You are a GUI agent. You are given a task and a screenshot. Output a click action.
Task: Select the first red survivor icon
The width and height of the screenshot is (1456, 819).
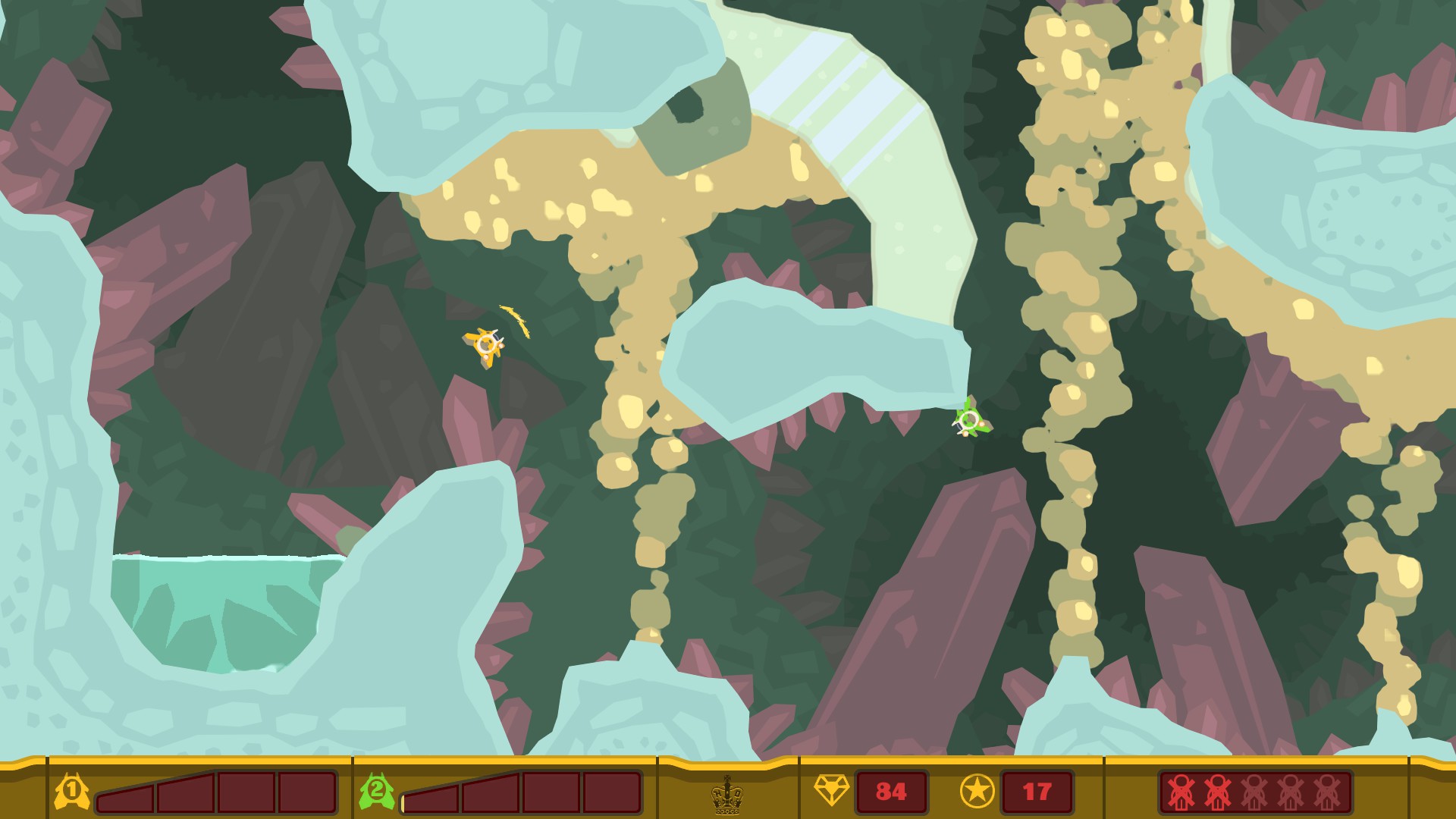[1181, 792]
